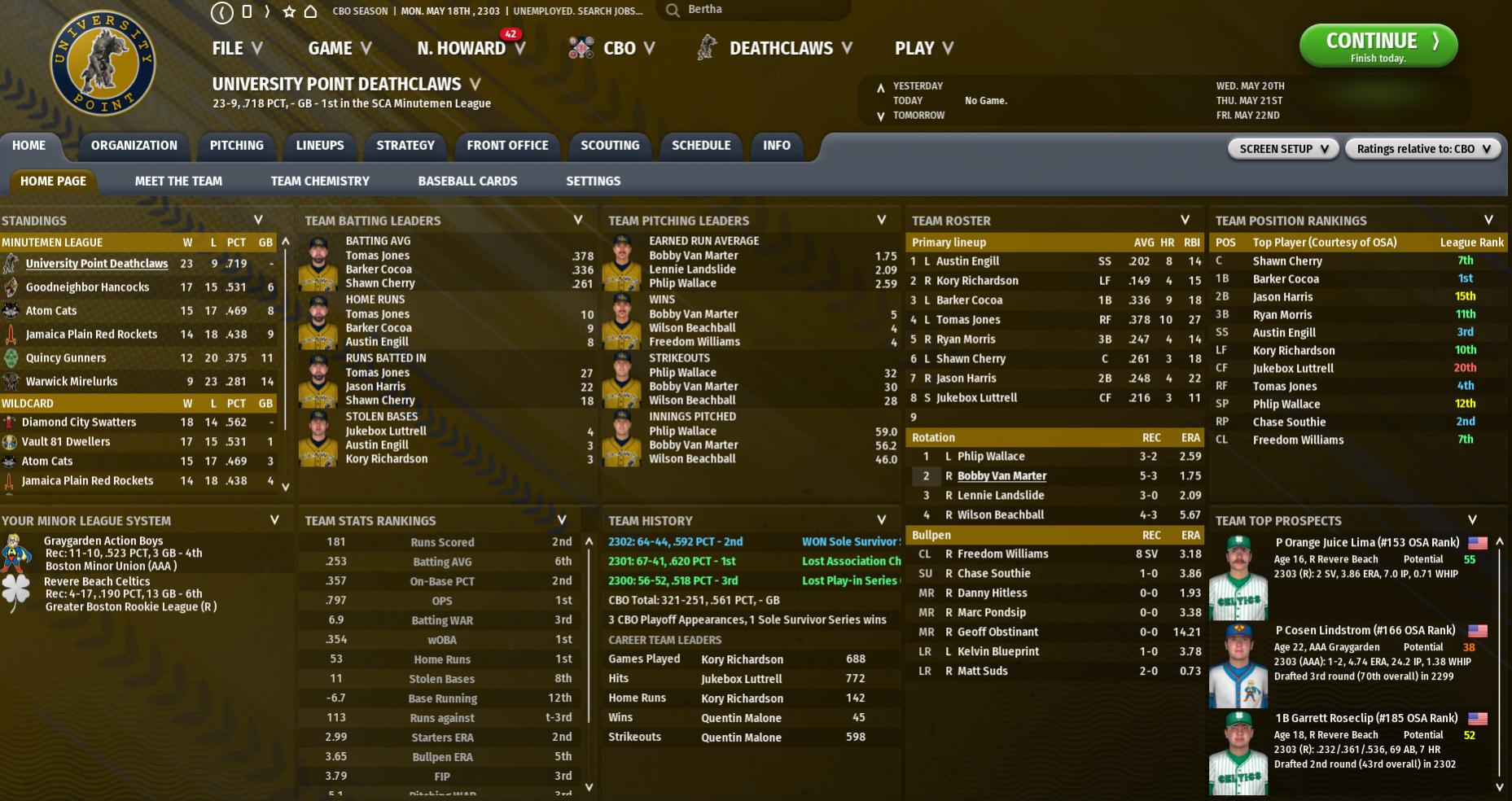Open the Screen Setup dropdown

(x=1283, y=149)
